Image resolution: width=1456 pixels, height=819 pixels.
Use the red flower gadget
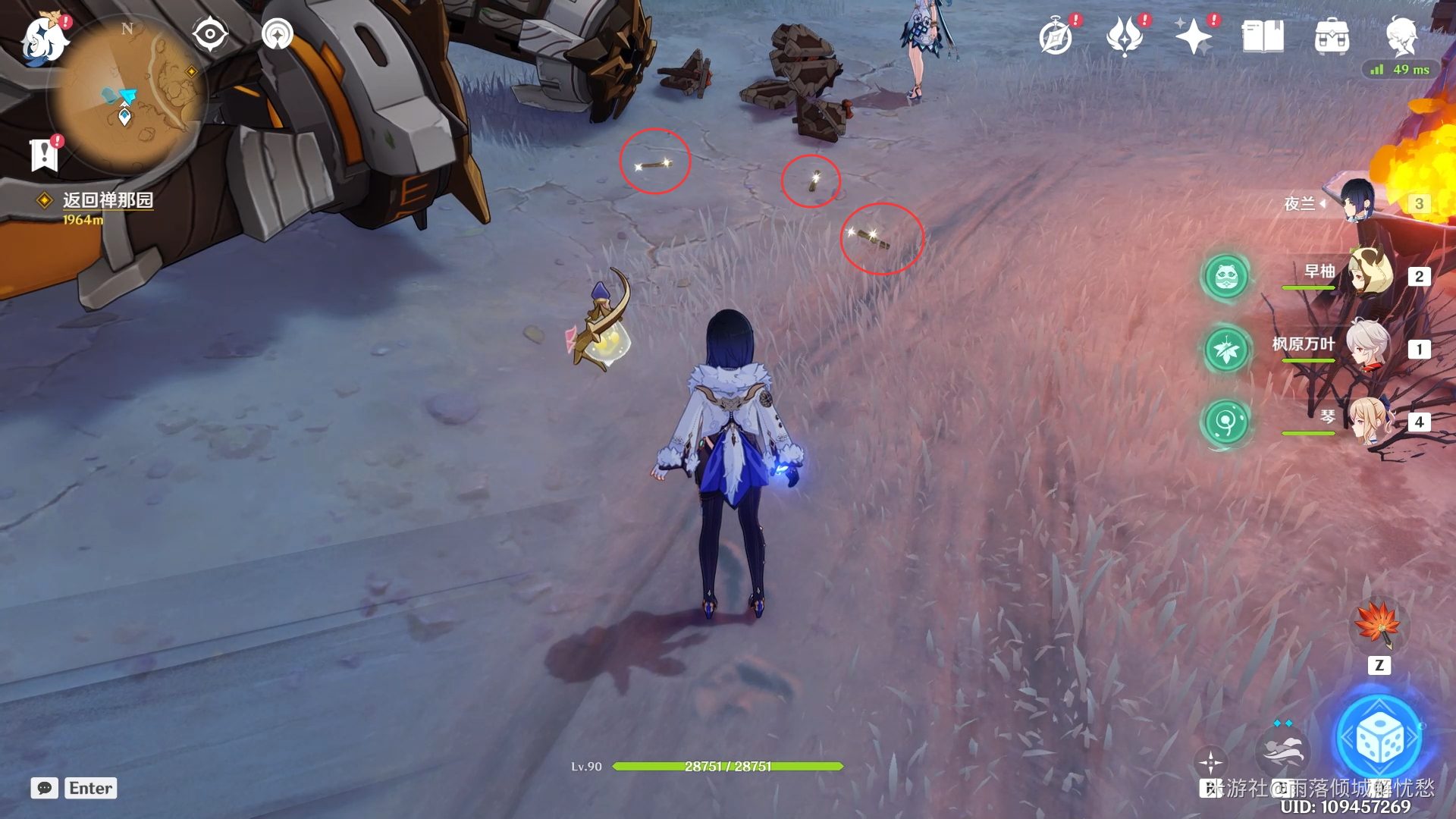tap(1379, 623)
